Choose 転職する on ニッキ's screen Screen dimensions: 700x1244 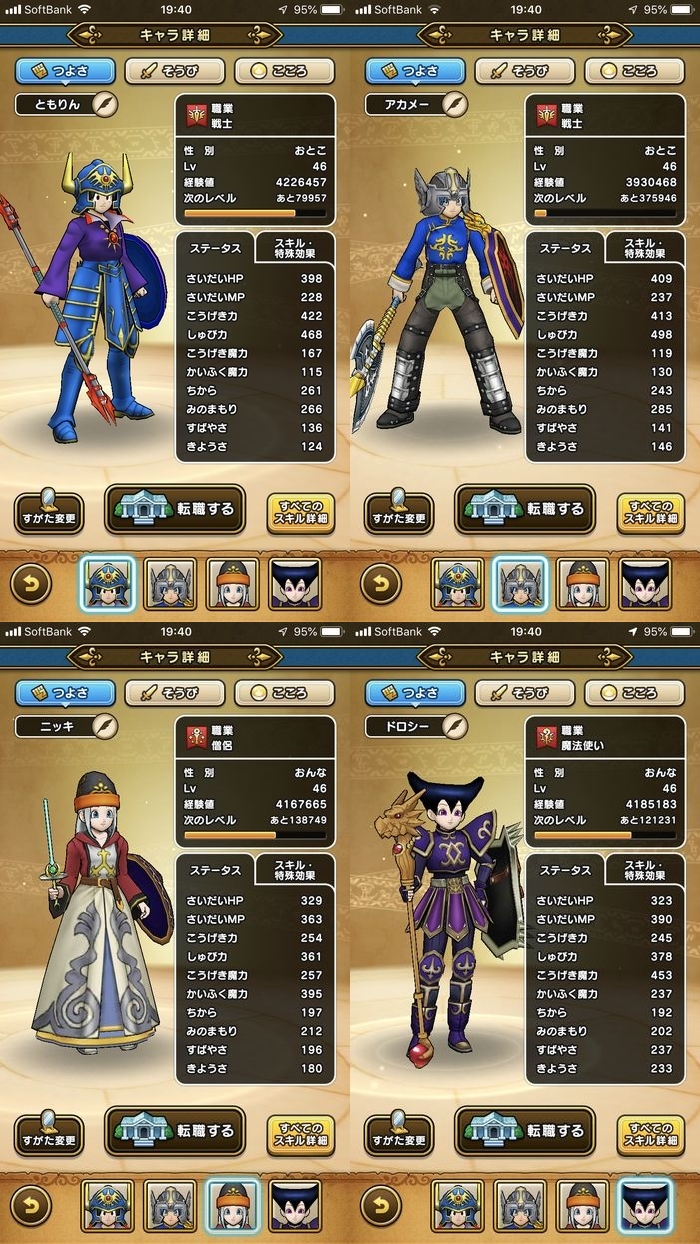[x=175, y=1132]
